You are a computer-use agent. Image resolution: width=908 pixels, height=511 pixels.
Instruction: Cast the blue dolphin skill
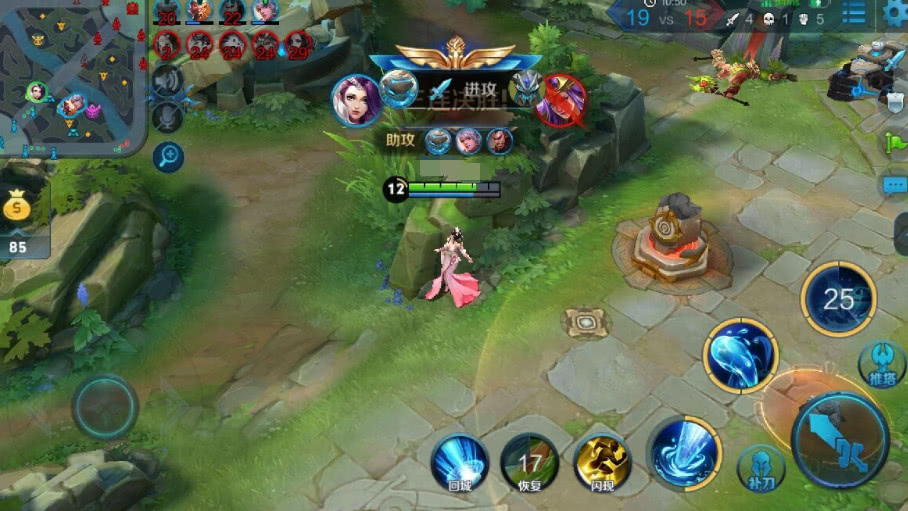pos(741,355)
